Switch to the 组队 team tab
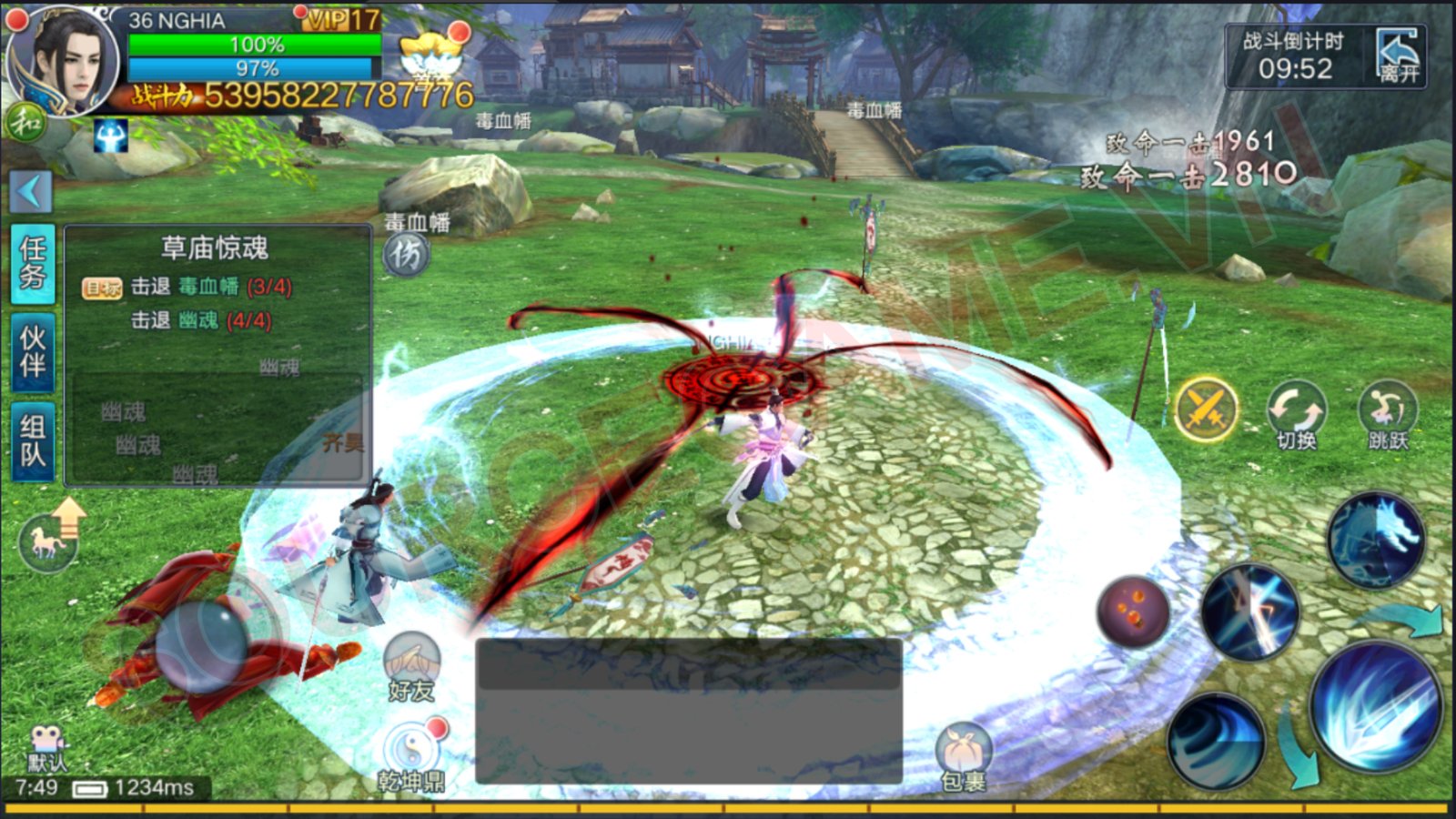Screen dimensions: 1456x819 (33, 440)
